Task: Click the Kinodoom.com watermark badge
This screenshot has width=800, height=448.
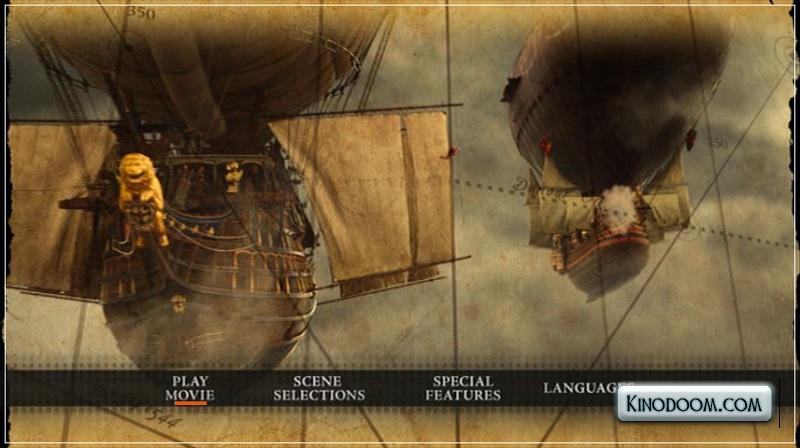Action: [x=694, y=403]
